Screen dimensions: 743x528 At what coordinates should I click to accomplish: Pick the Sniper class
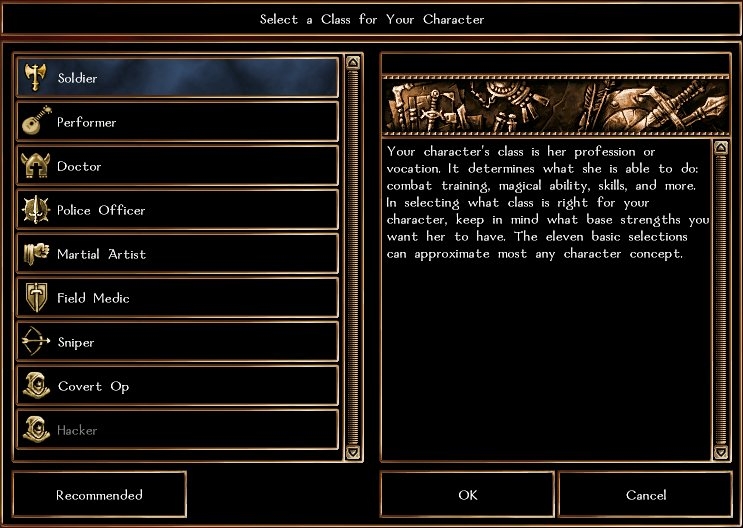pos(178,342)
